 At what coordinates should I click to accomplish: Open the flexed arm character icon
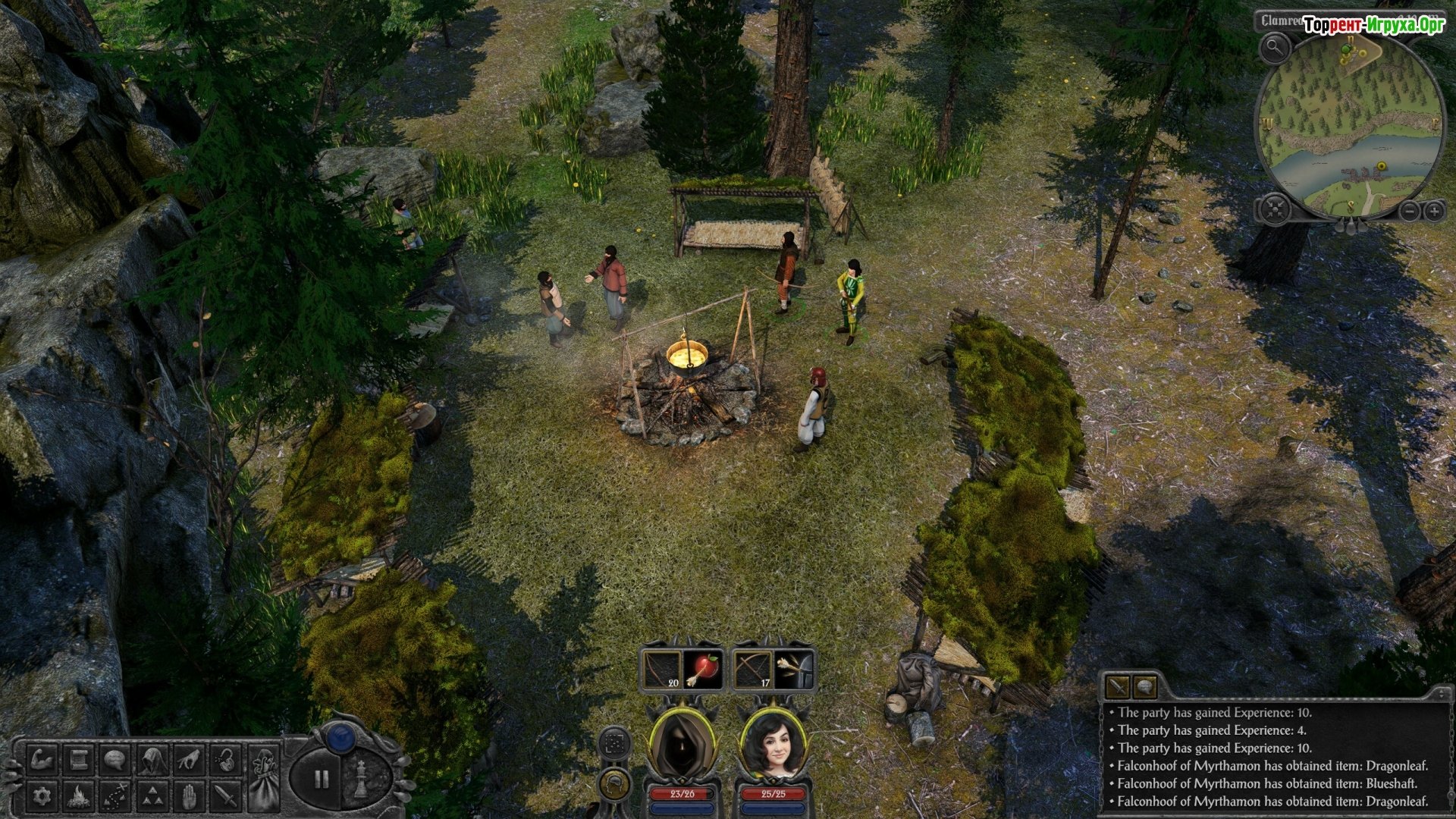(x=42, y=759)
